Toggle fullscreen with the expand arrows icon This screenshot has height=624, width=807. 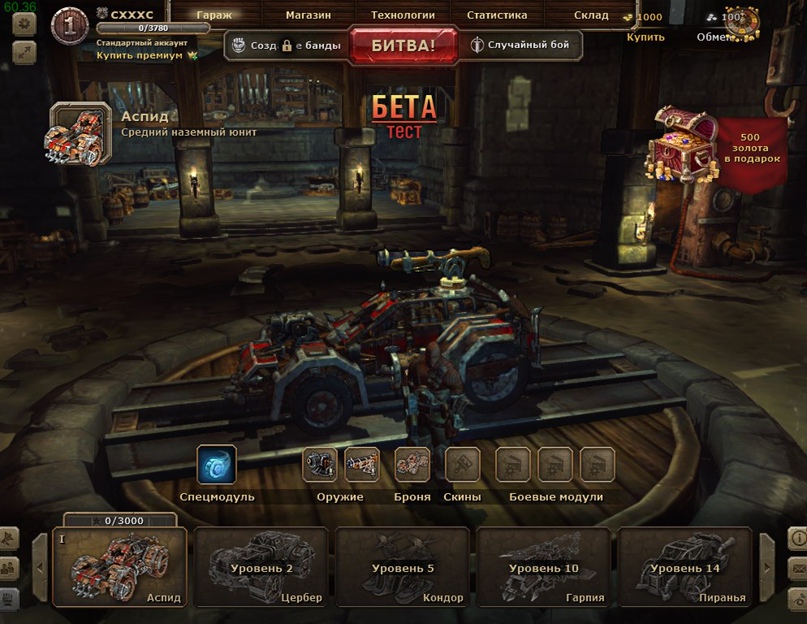click(24, 54)
